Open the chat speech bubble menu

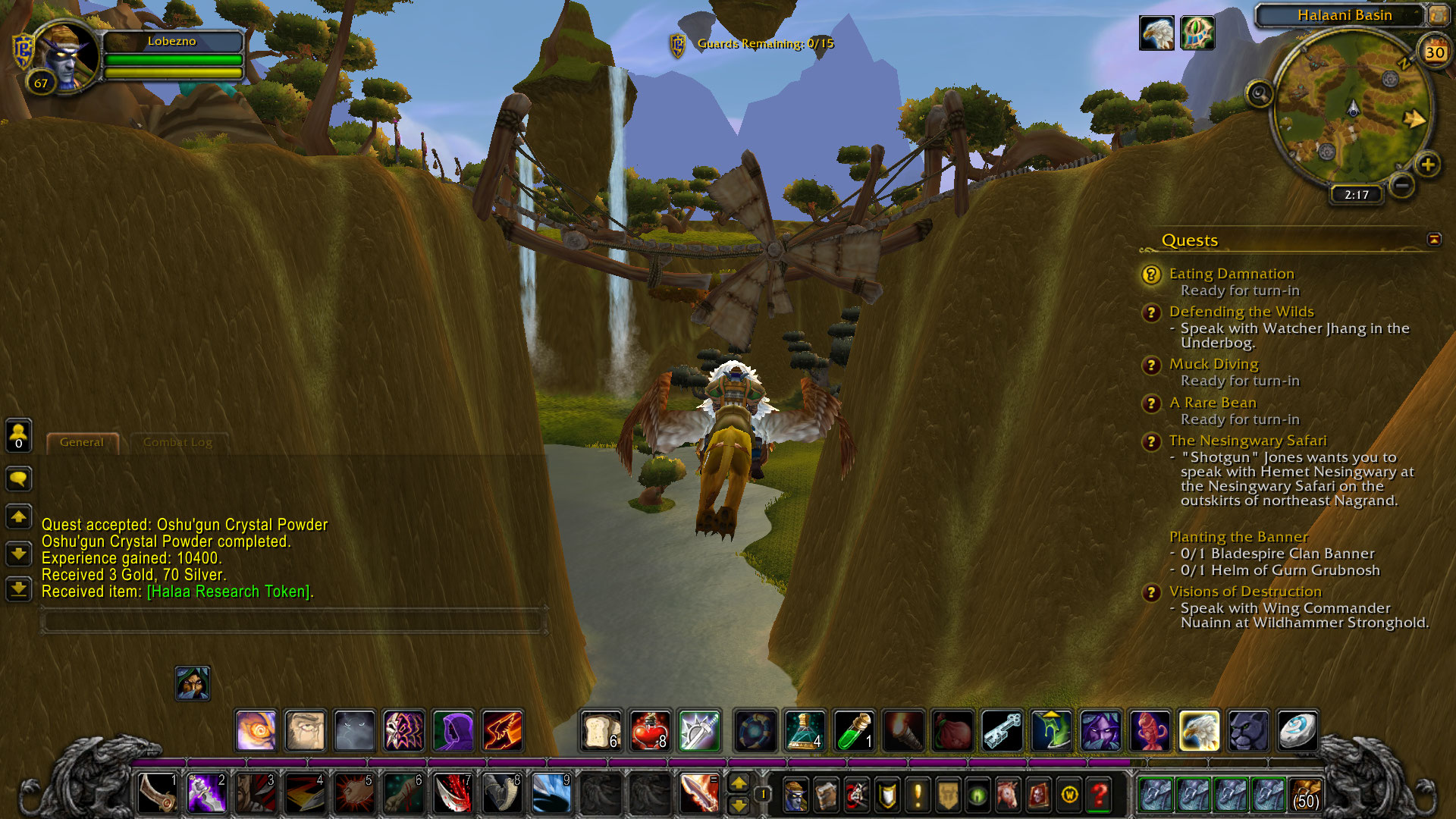pos(18,479)
